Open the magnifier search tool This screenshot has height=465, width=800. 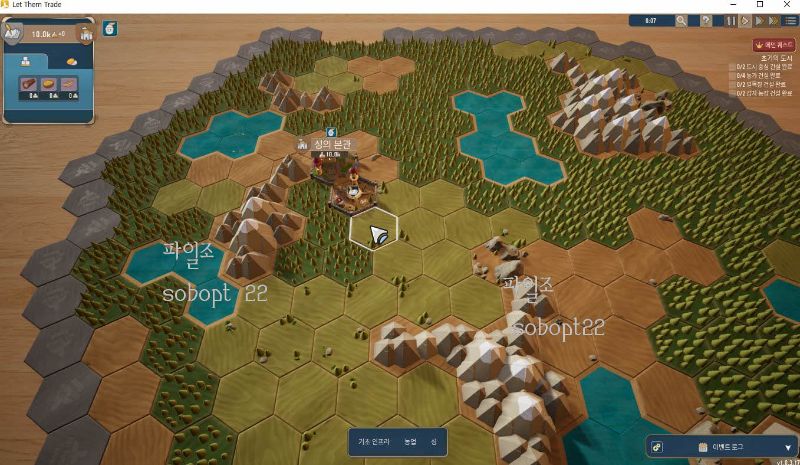coord(681,20)
